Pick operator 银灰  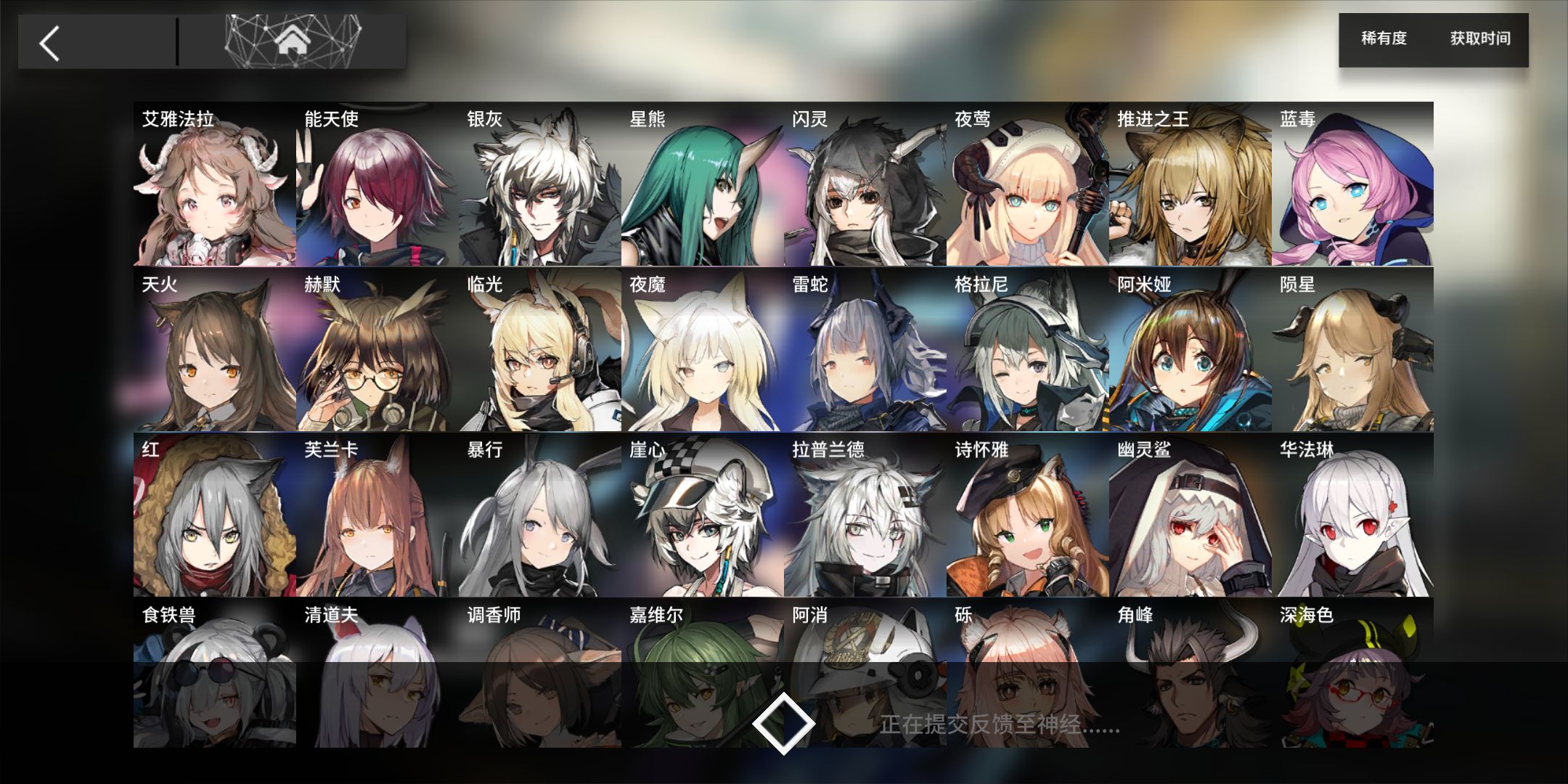tap(539, 185)
